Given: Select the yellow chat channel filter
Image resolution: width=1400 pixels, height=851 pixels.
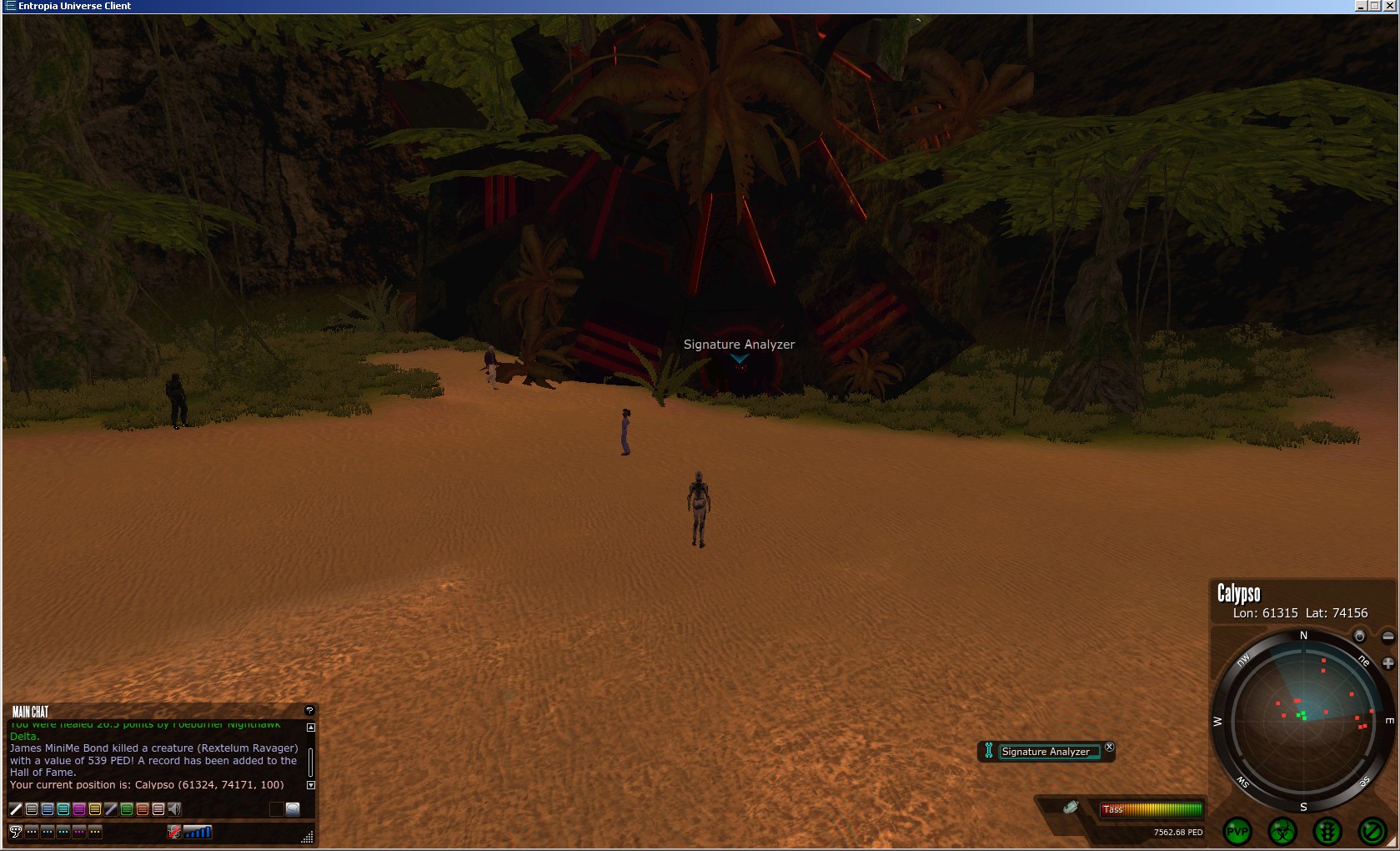Looking at the screenshot, I should [95, 808].
